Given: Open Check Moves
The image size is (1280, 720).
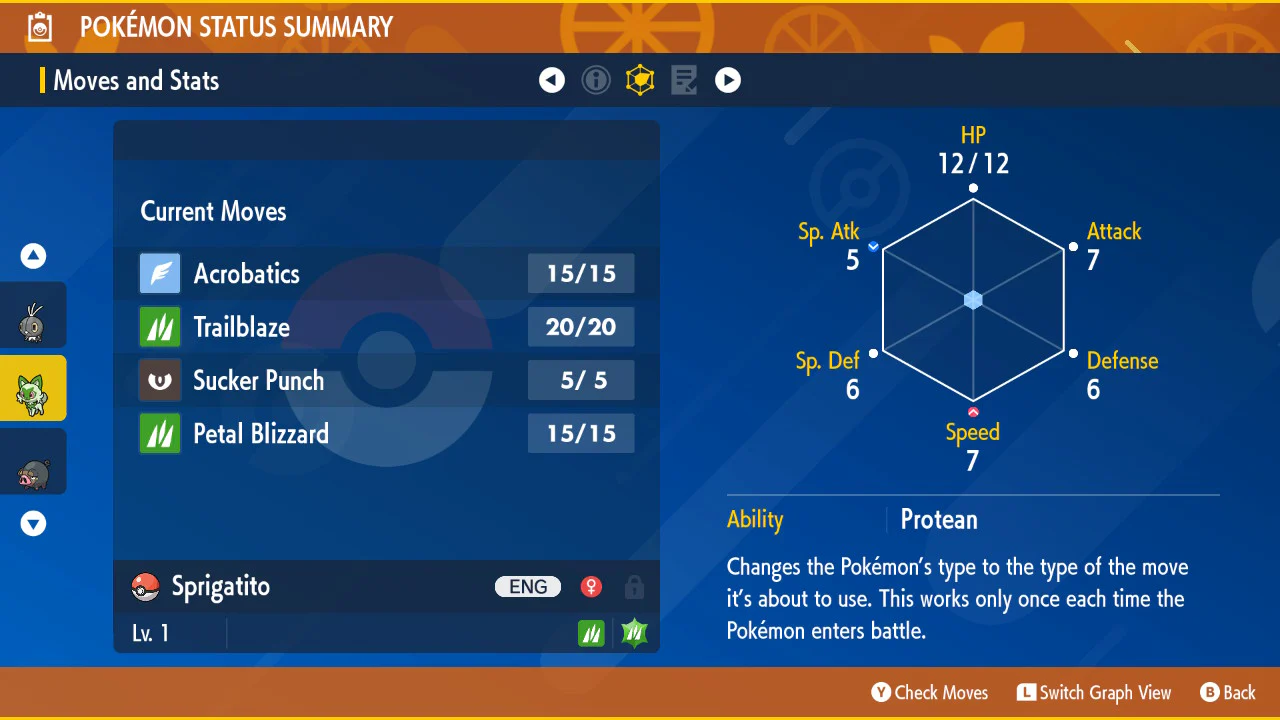Looking at the screenshot, I should point(930,692).
